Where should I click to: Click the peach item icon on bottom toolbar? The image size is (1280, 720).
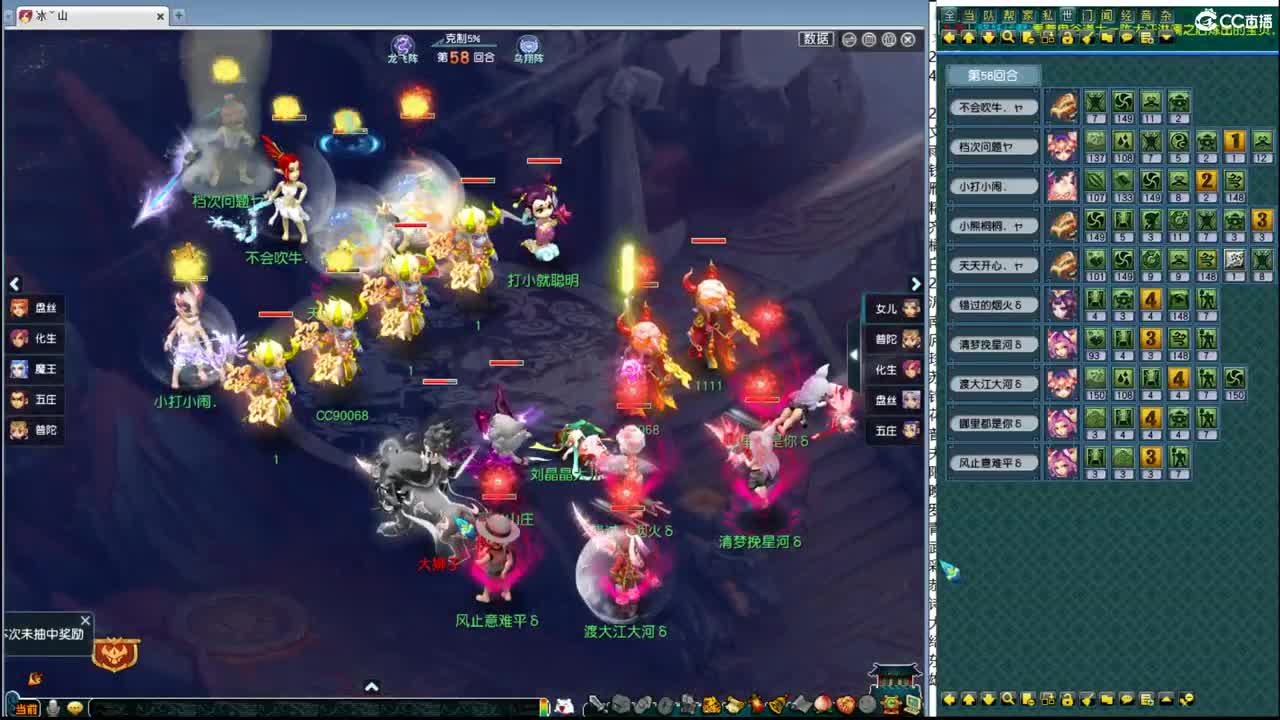pyautogui.click(x=821, y=703)
